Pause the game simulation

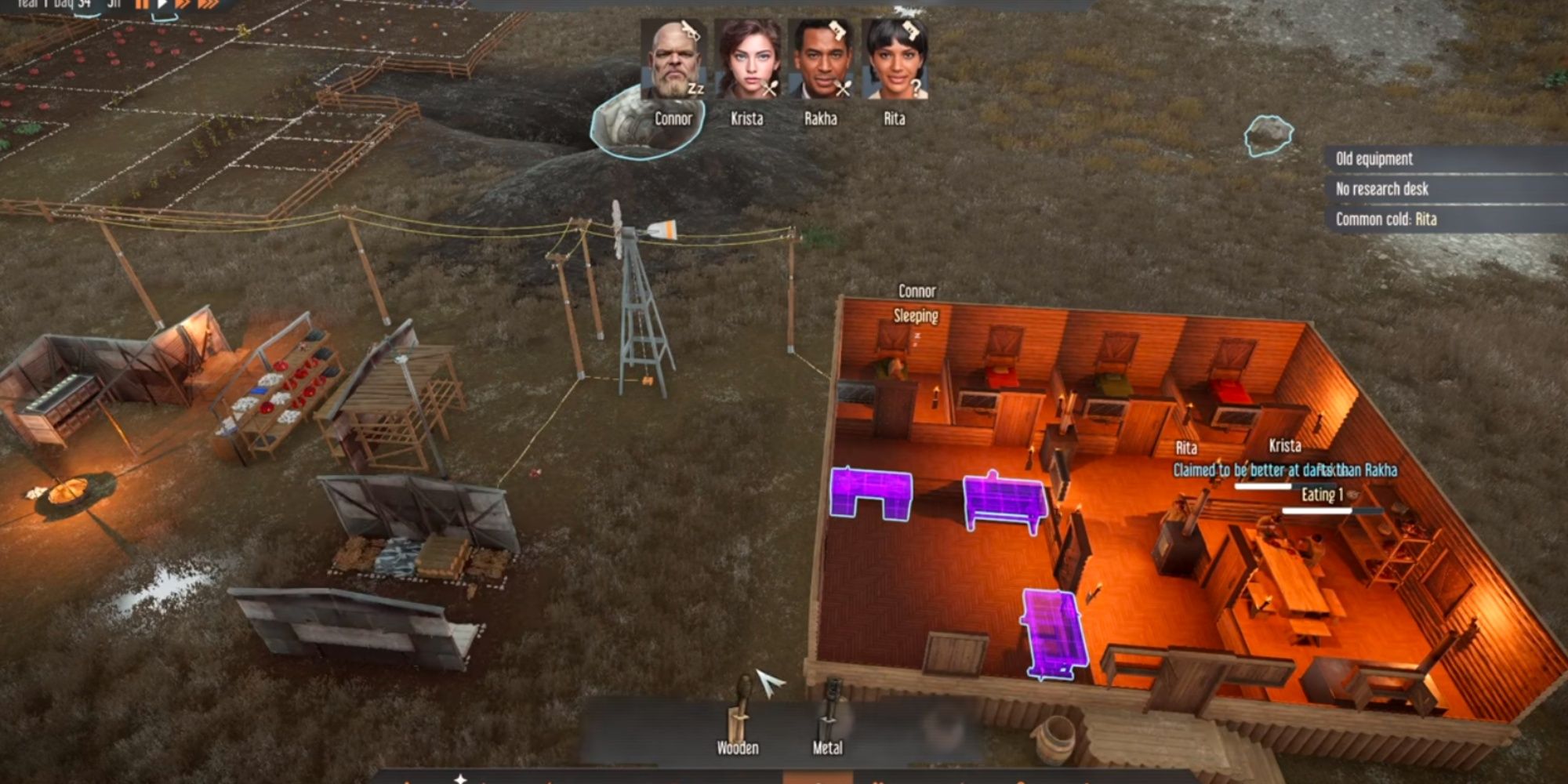tap(142, 6)
